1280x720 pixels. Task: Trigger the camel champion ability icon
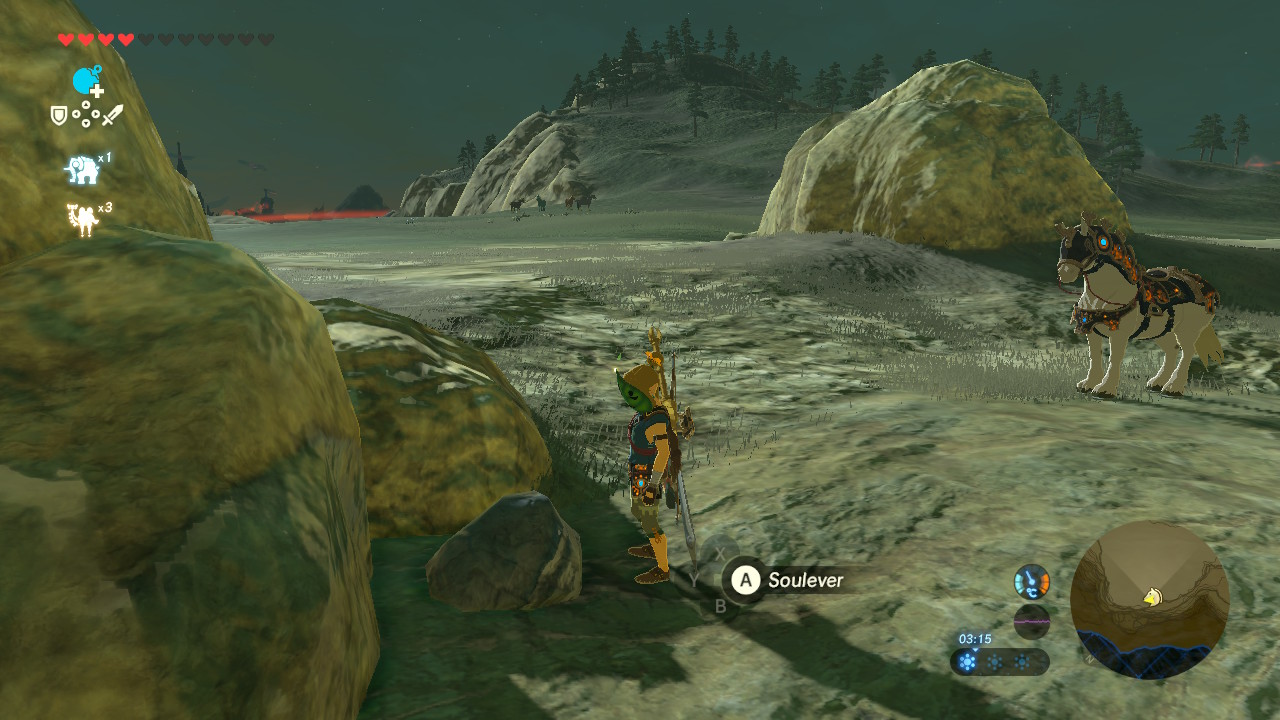tap(82, 220)
